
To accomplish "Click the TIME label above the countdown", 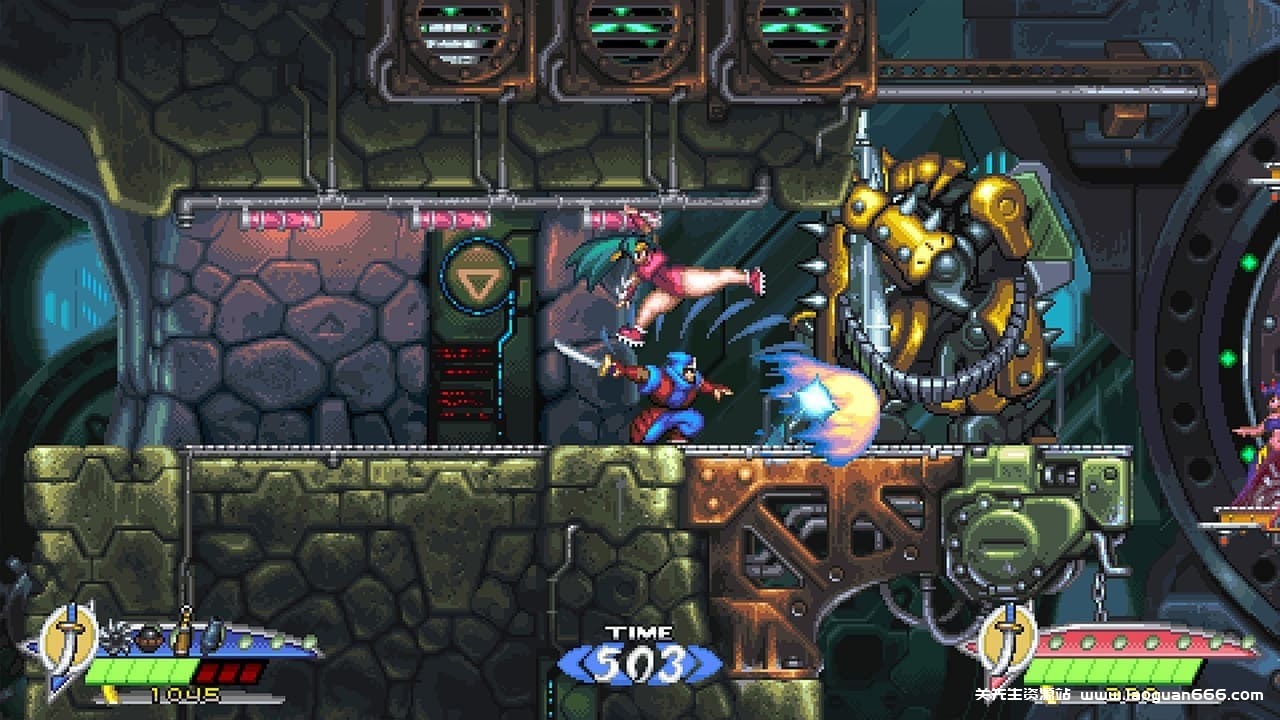I will (640, 632).
